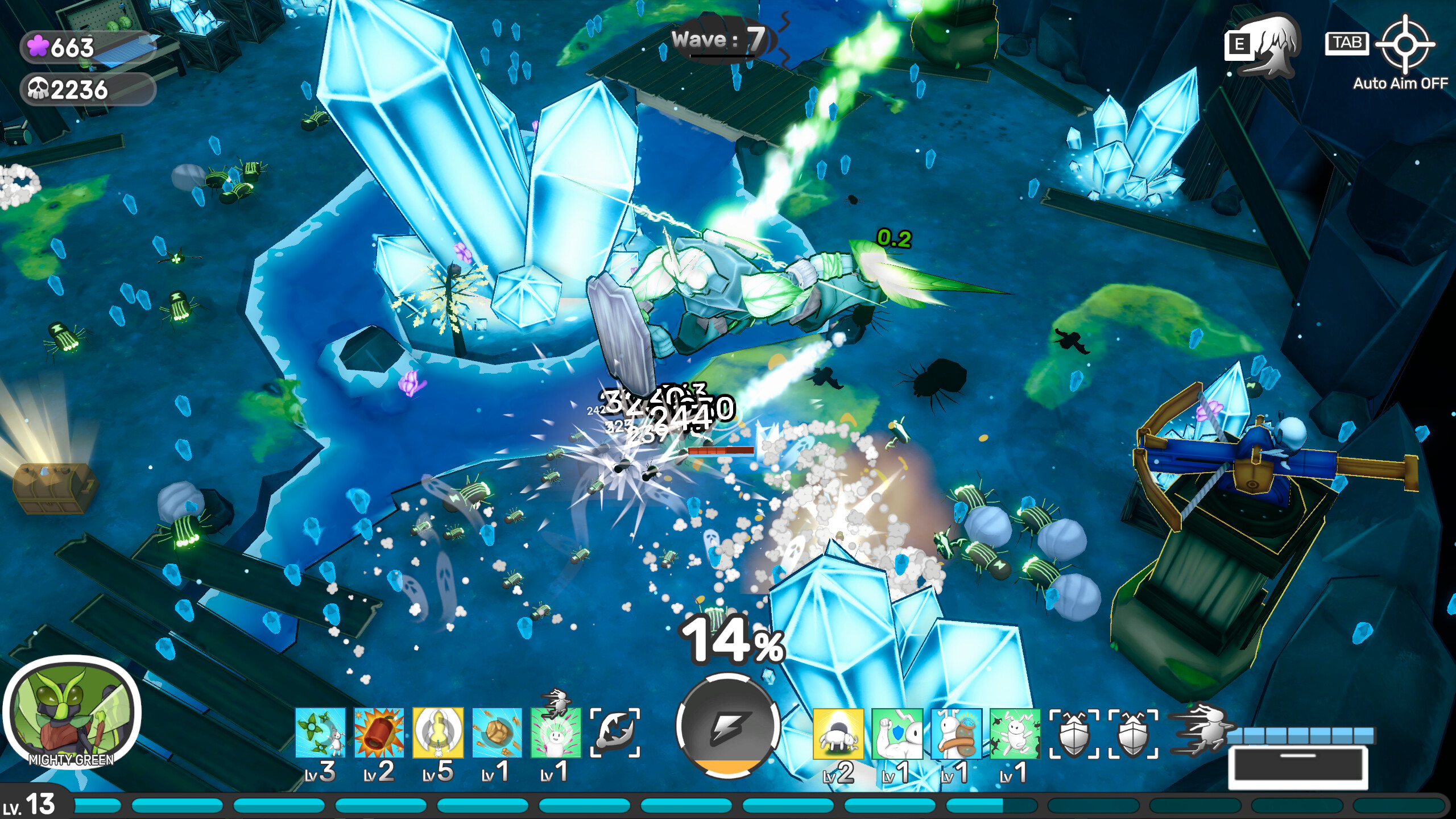This screenshot has width=1456, height=819.
Task: Click the Wave : 7 counter
Action: click(x=720, y=40)
